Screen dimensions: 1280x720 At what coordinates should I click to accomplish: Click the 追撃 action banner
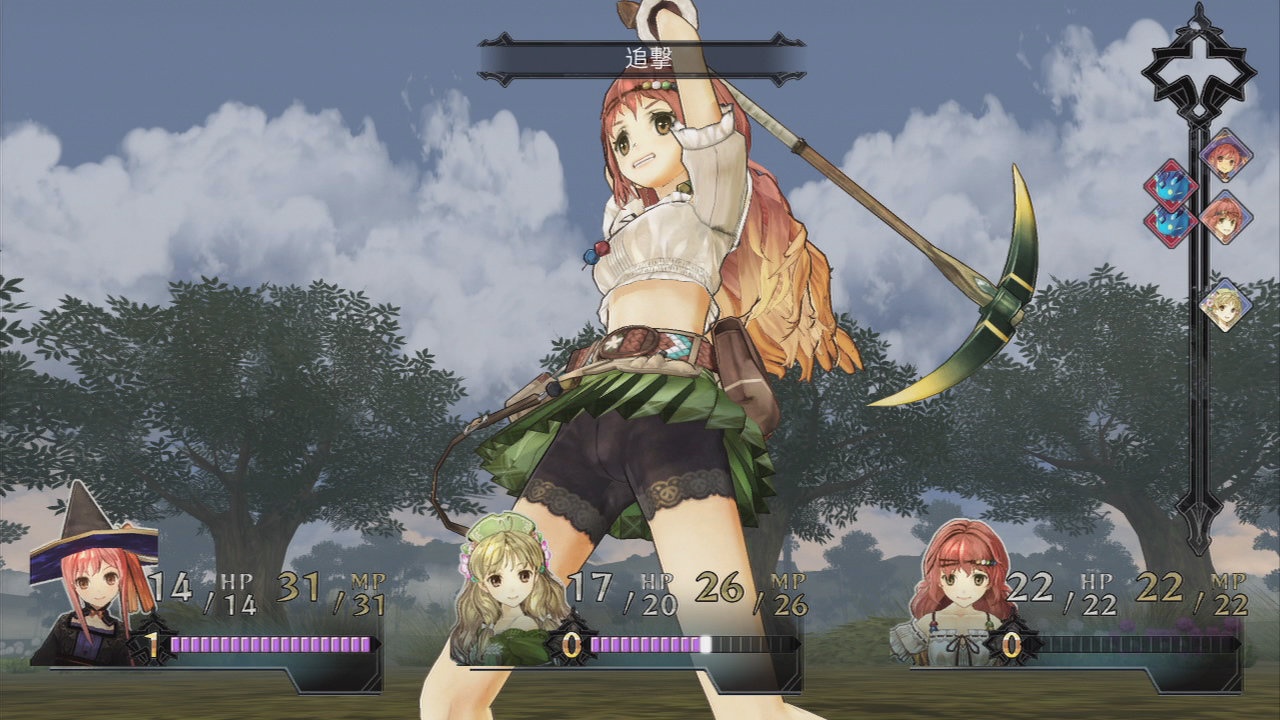pos(641,60)
